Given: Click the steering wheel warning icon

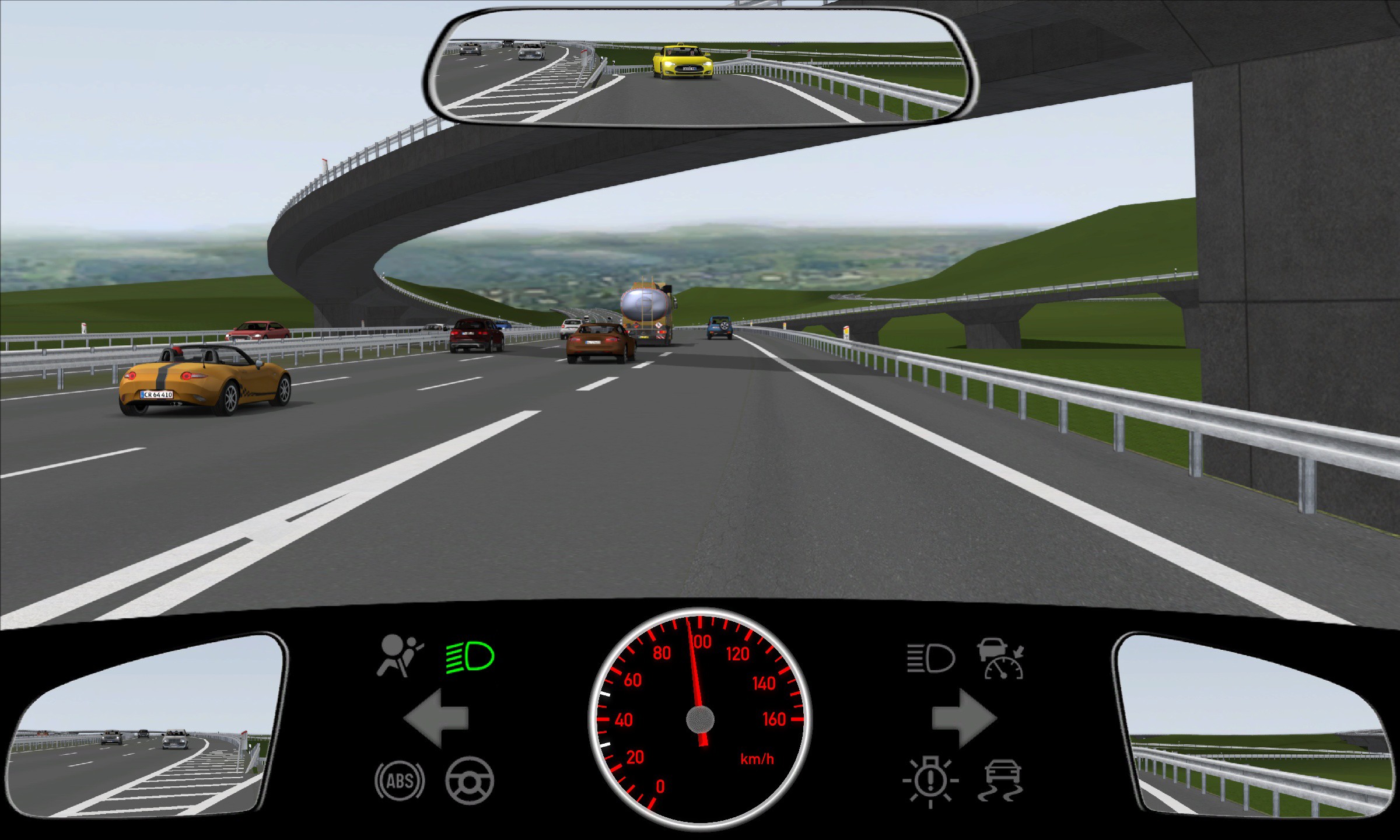Looking at the screenshot, I should pos(470,780).
